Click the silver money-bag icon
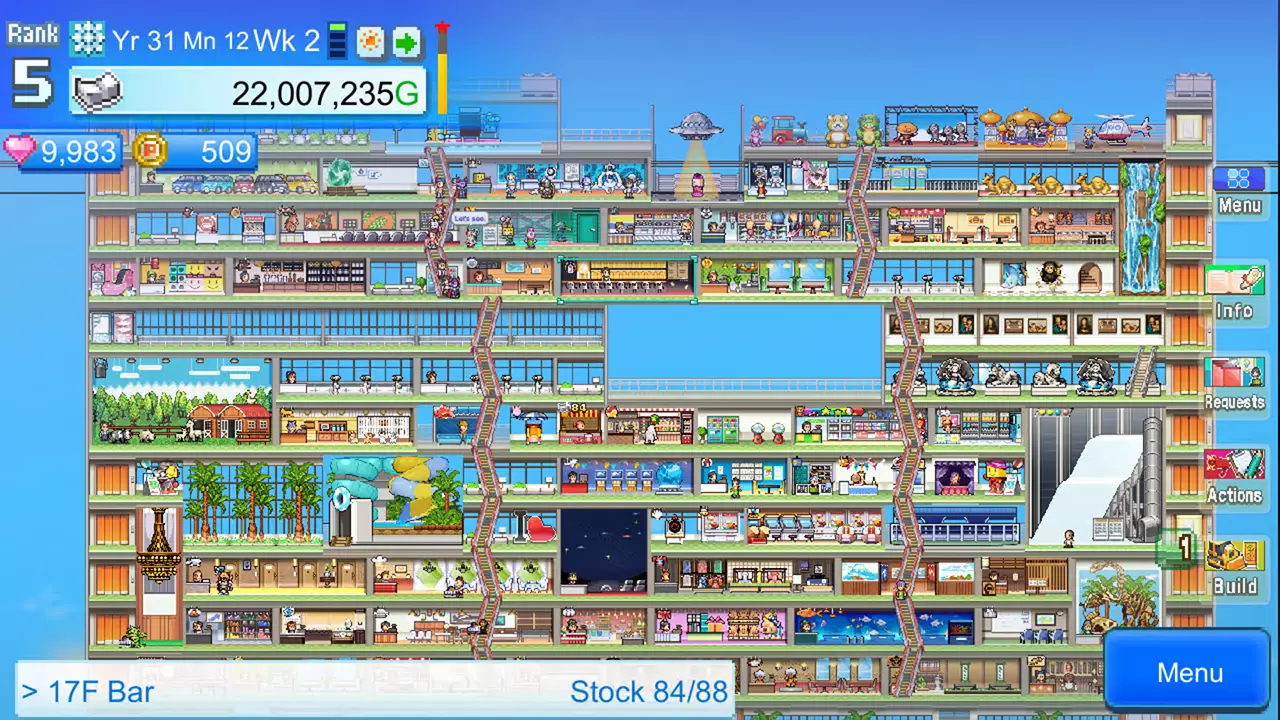 [x=97, y=93]
